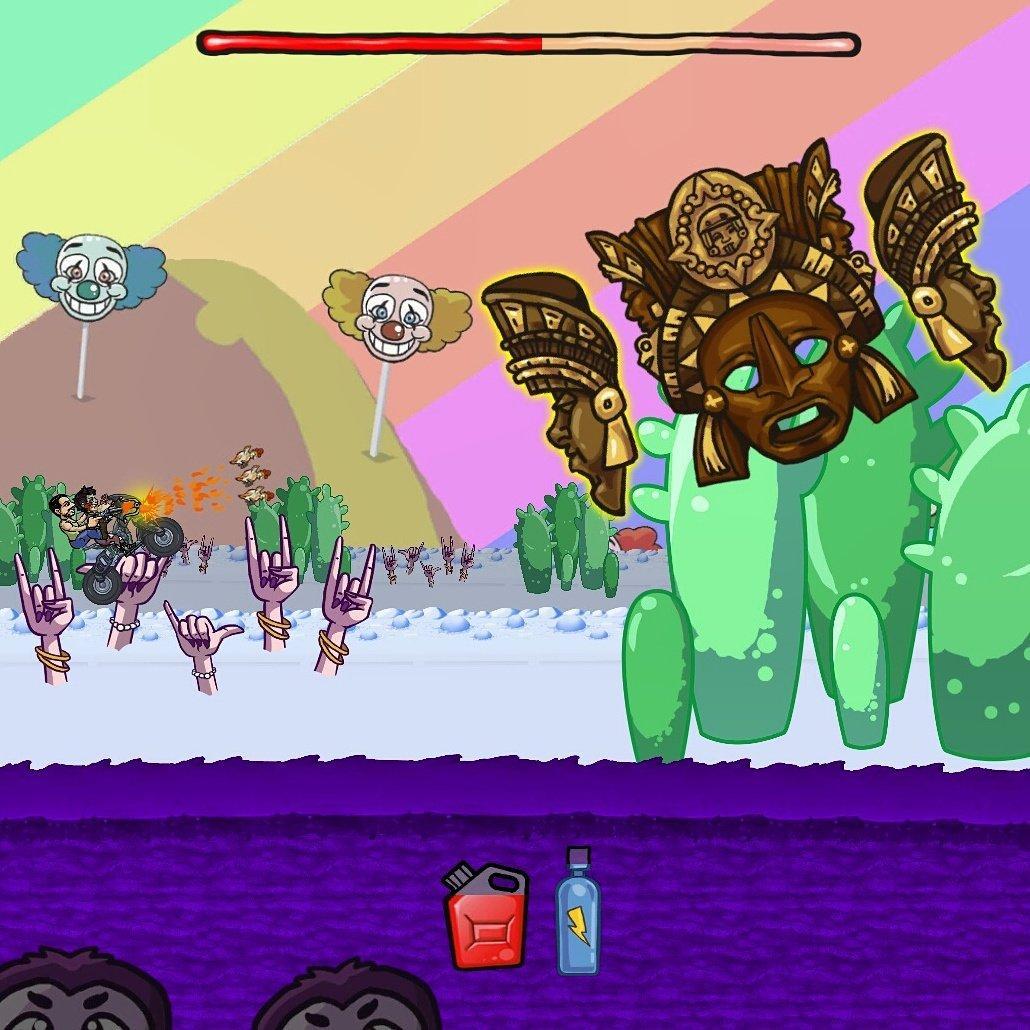Screen dimensions: 1030x1030
Task: Use the red fuel canister item
Action: [x=486, y=916]
